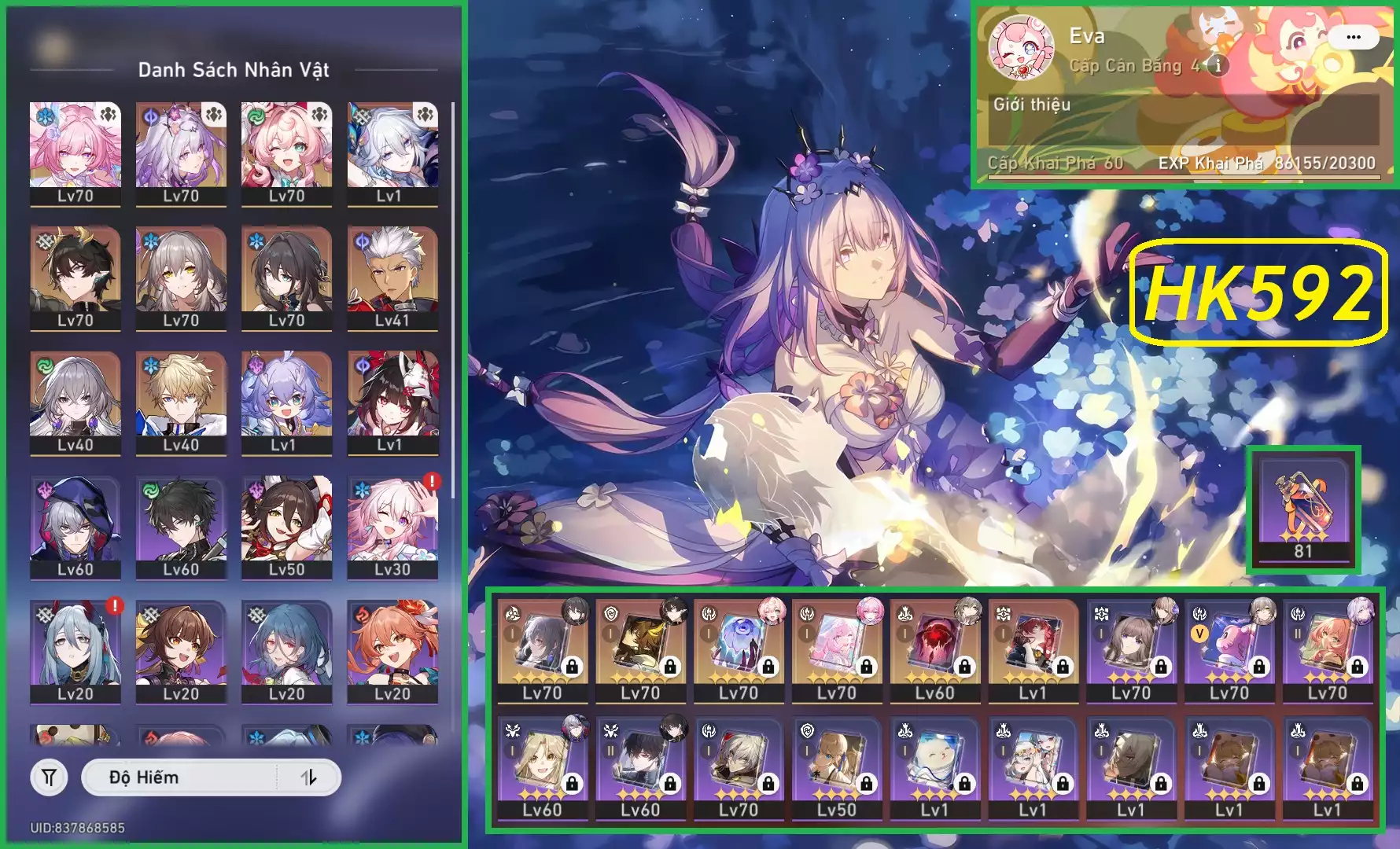Click the Giới thiệu introduction box
Screen dimensions: 1400x849
click(1183, 119)
